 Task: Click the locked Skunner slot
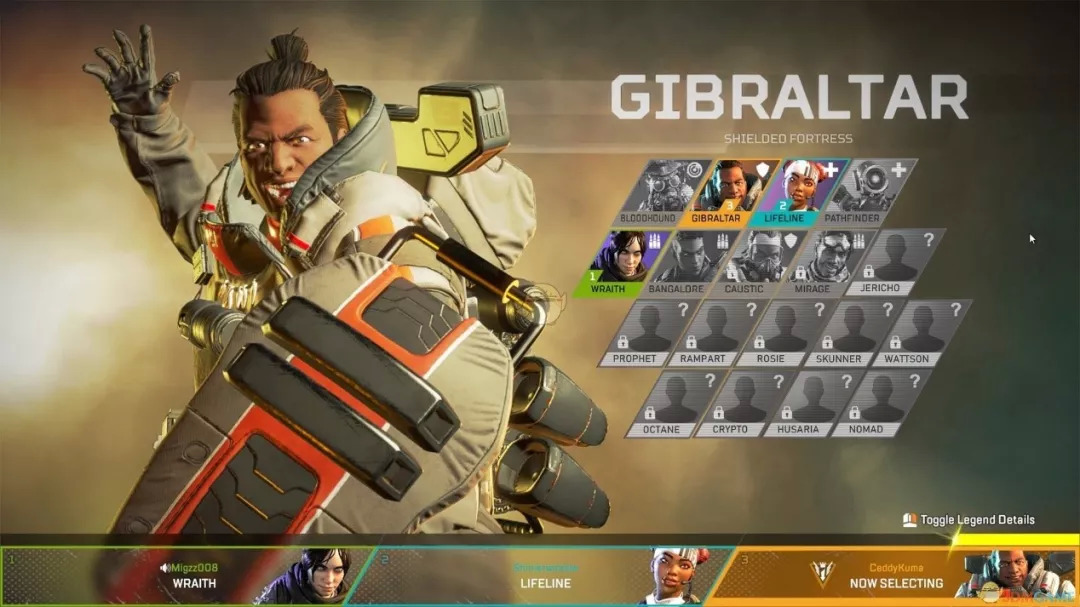(x=851, y=331)
